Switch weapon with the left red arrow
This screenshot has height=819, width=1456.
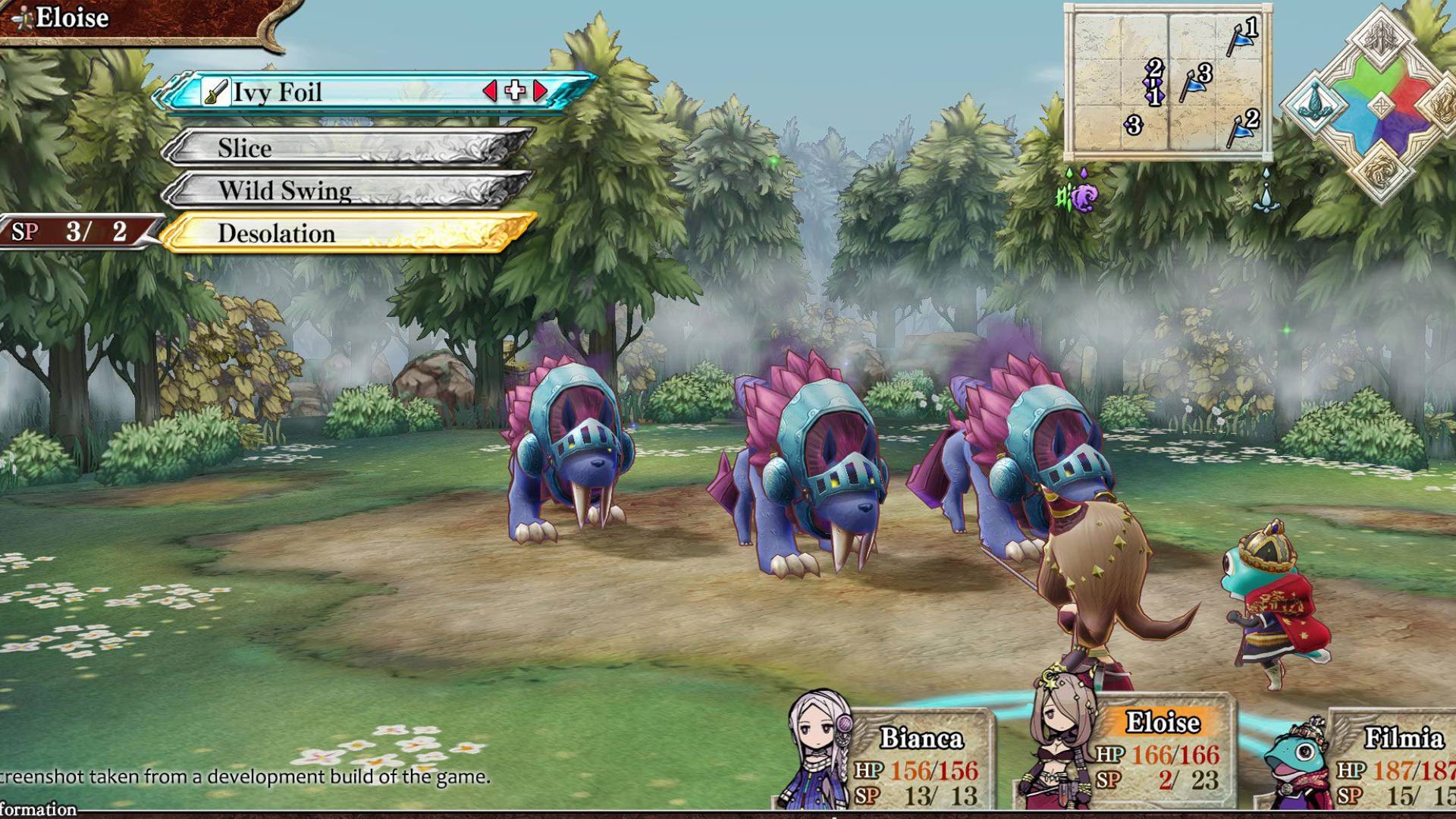click(490, 92)
